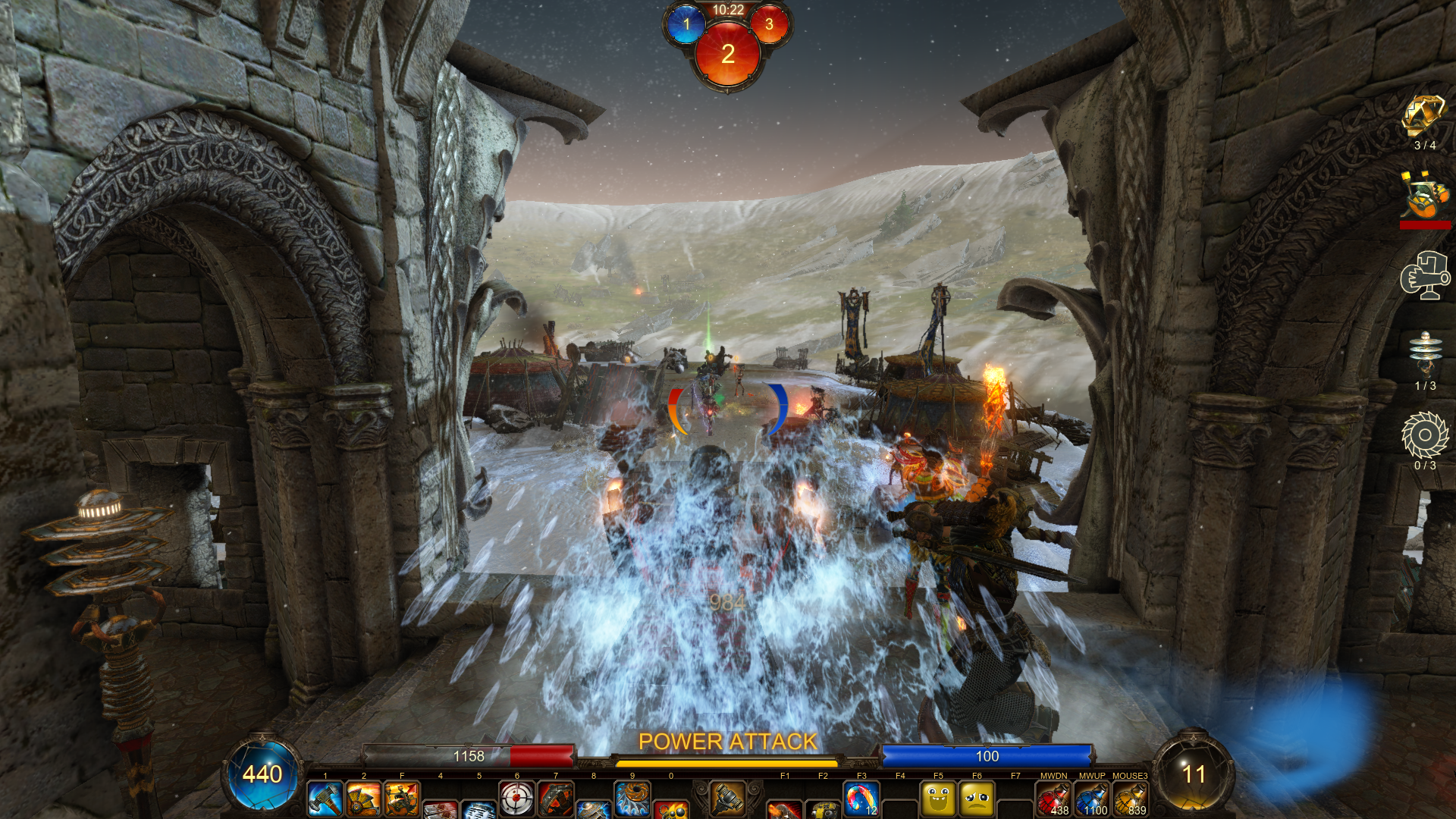Trigger the war machine ability on F
This screenshot has width=1456, height=819.
click(401, 799)
